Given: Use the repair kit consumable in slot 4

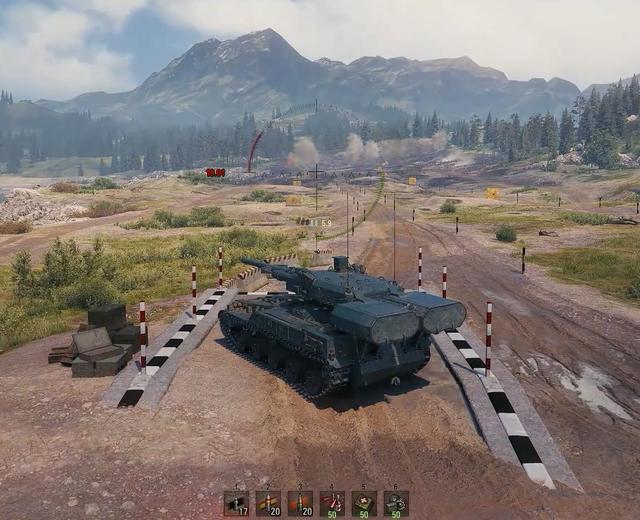Looking at the screenshot, I should (x=332, y=503).
